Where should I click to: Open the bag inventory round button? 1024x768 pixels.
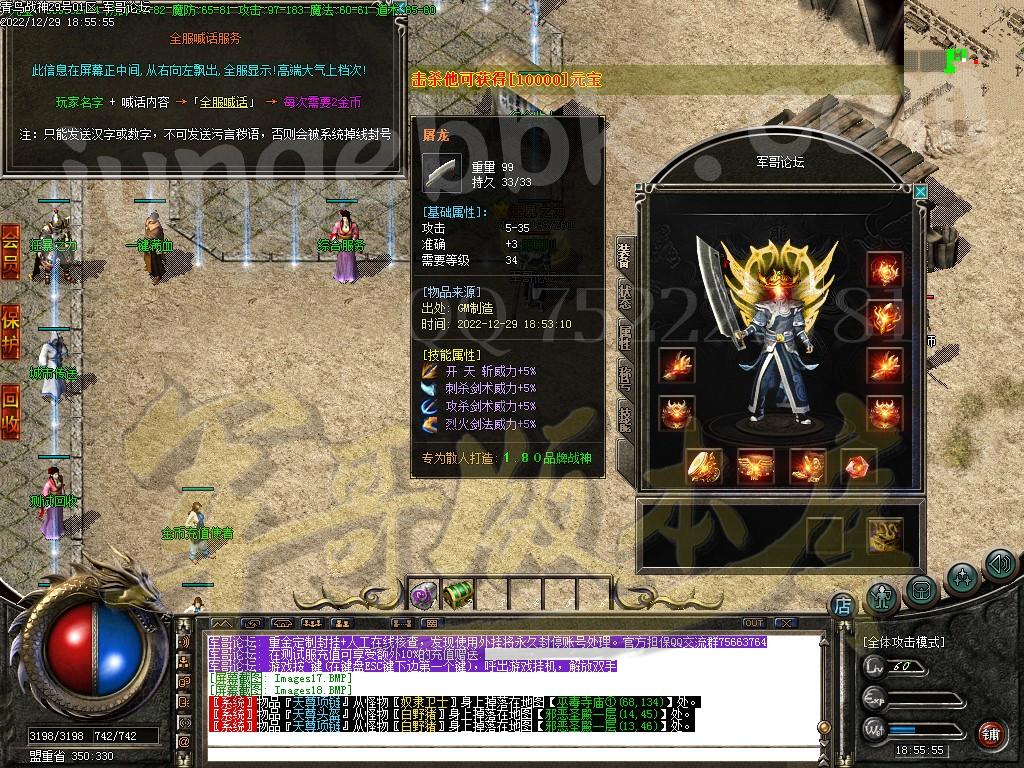pos(921,590)
